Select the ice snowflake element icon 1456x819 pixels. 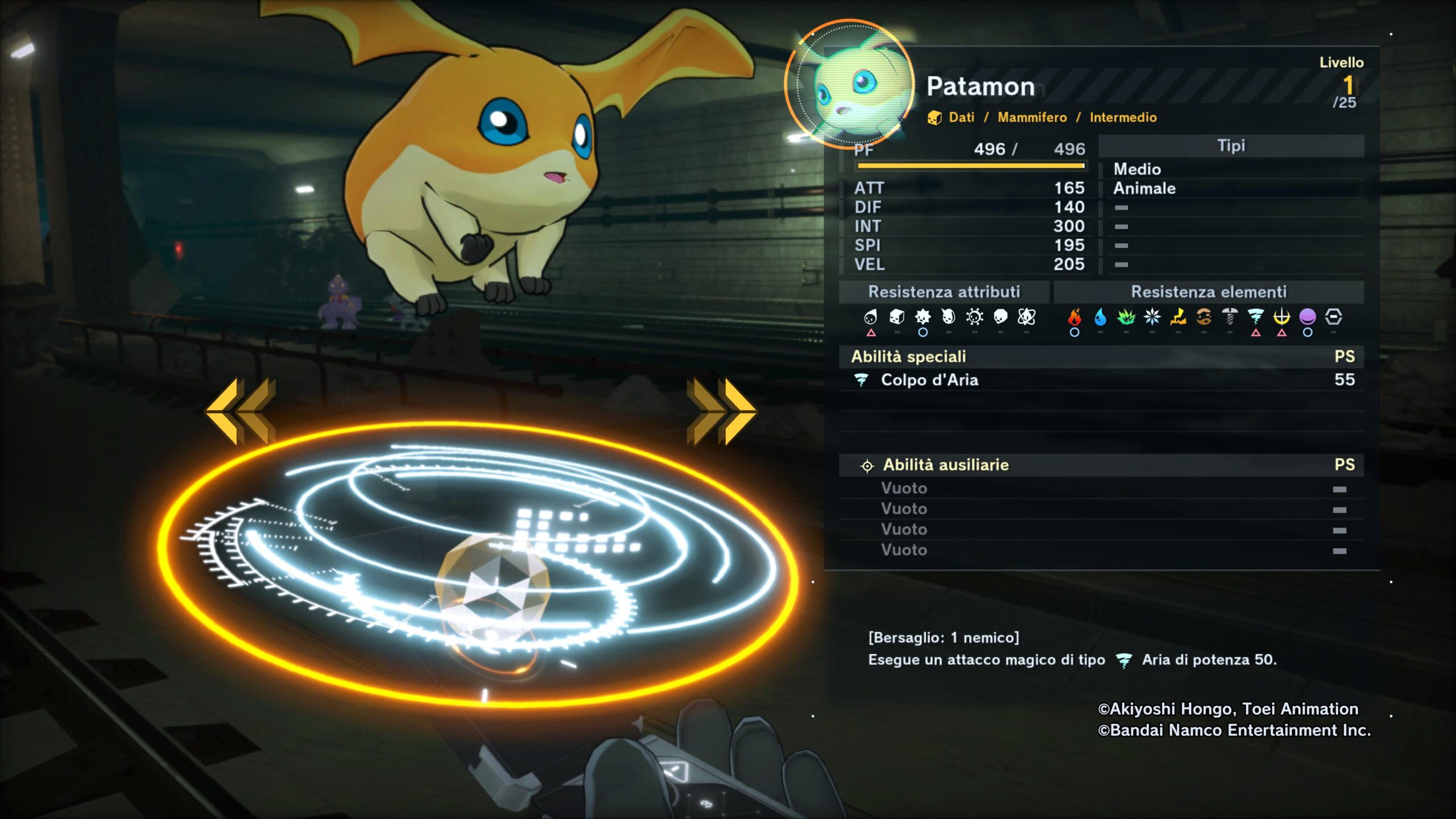tap(1152, 317)
